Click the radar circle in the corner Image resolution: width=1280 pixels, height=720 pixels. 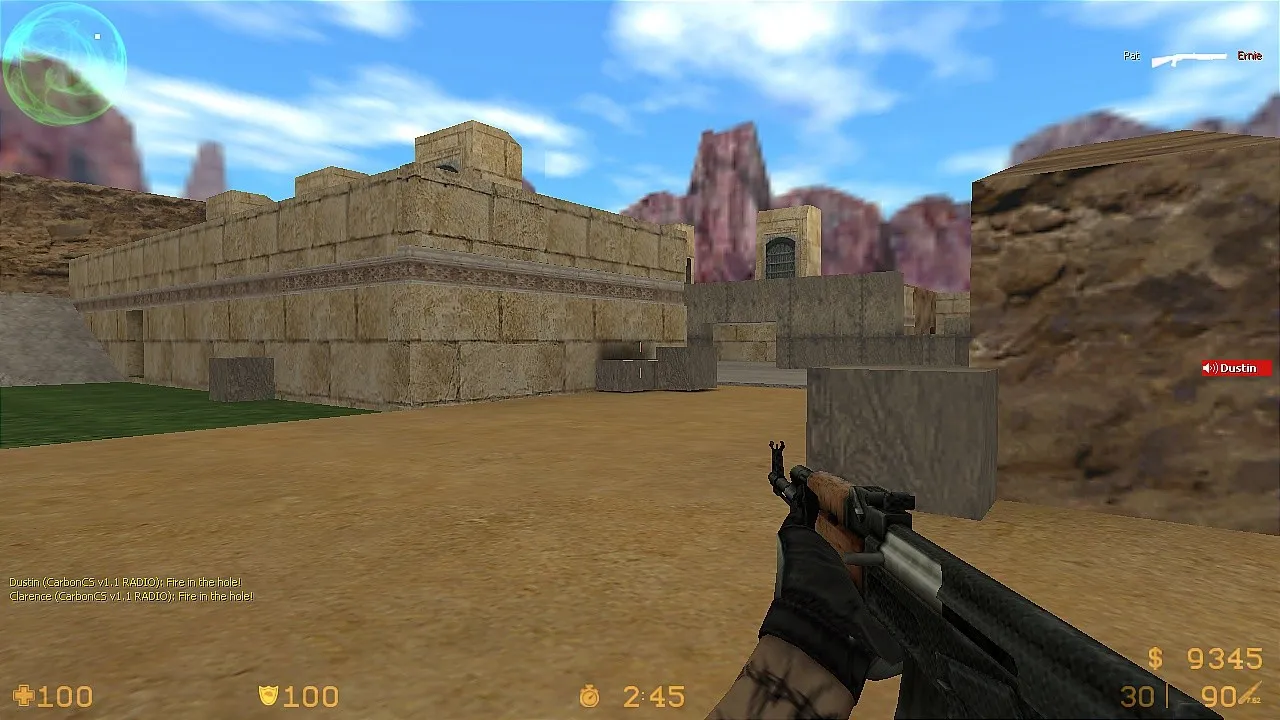[x=63, y=63]
